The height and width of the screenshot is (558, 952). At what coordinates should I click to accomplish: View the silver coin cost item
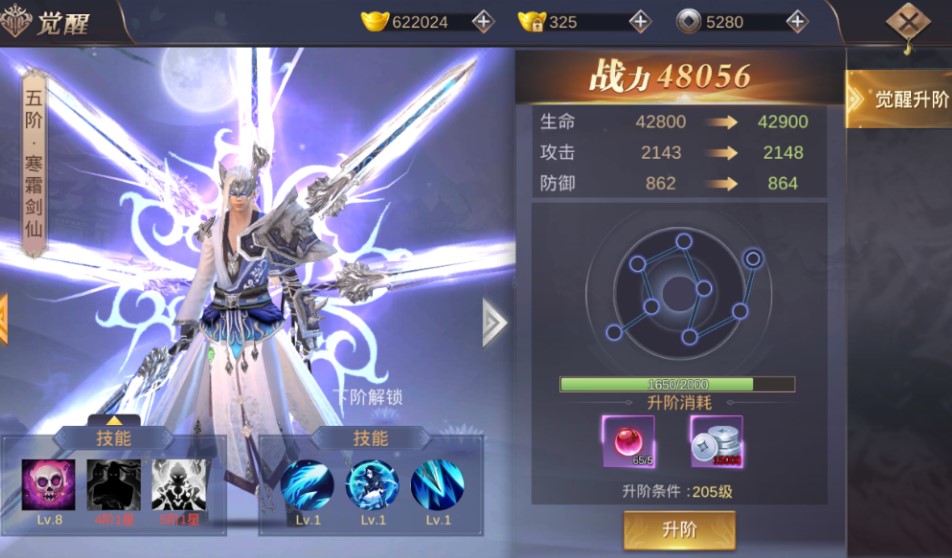716,441
